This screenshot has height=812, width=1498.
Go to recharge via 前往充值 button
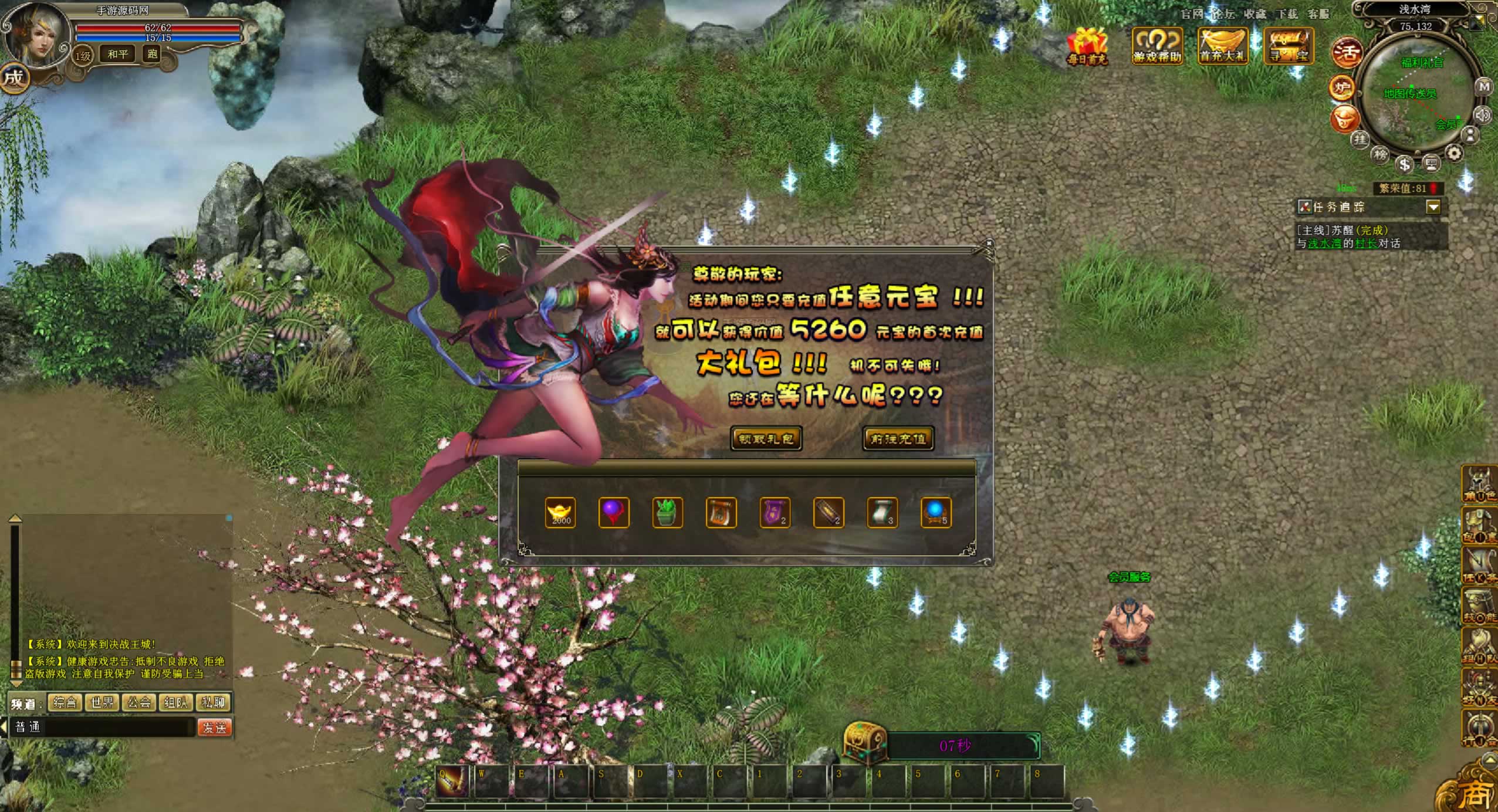pos(898,439)
